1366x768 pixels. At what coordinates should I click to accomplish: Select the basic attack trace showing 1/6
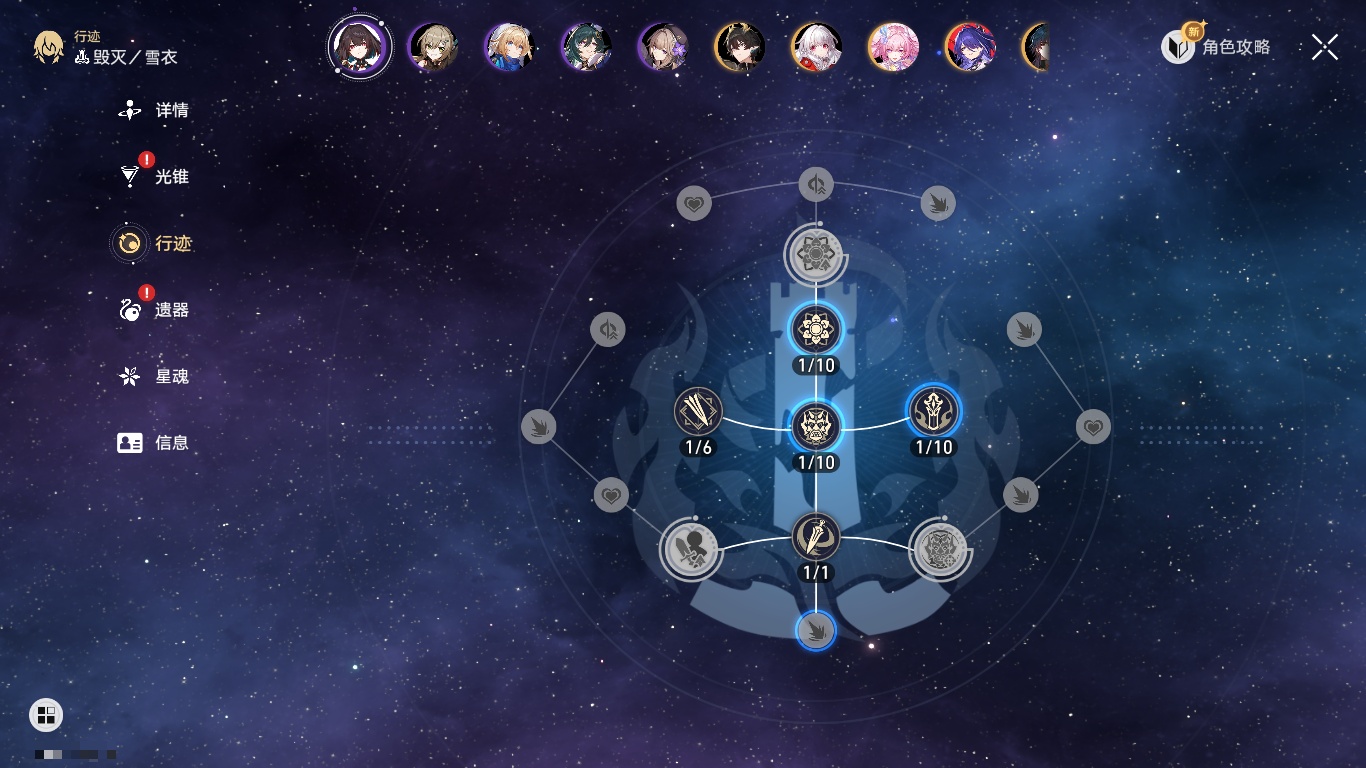pos(698,411)
